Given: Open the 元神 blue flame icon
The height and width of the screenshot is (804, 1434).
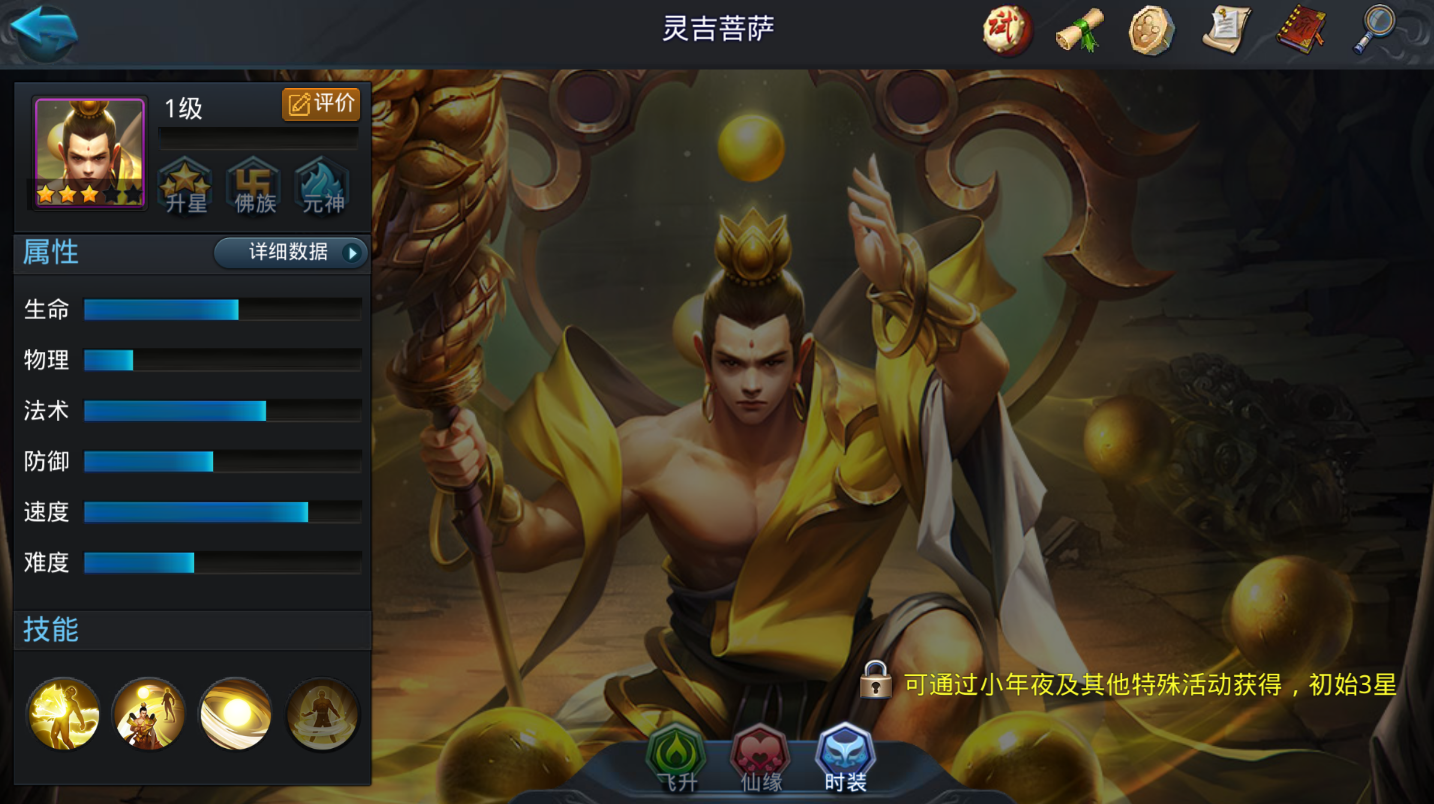Looking at the screenshot, I should point(322,186).
